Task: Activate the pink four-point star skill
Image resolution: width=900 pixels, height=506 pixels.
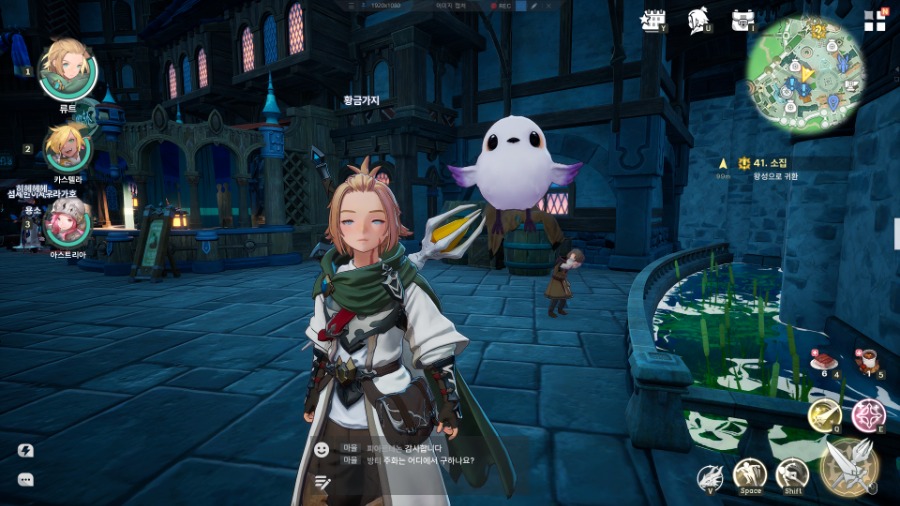Action: click(x=867, y=414)
